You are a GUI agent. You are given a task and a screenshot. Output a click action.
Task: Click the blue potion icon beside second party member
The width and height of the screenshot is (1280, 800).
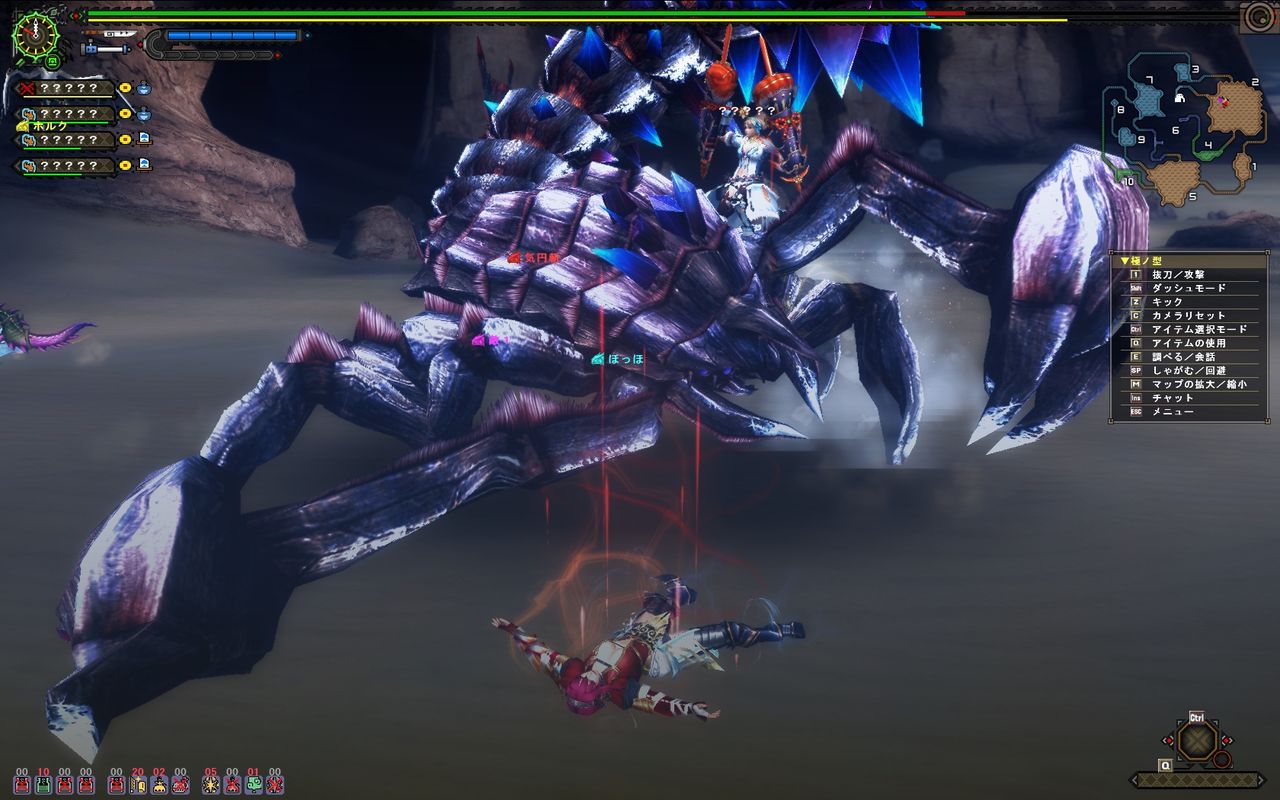click(x=144, y=114)
